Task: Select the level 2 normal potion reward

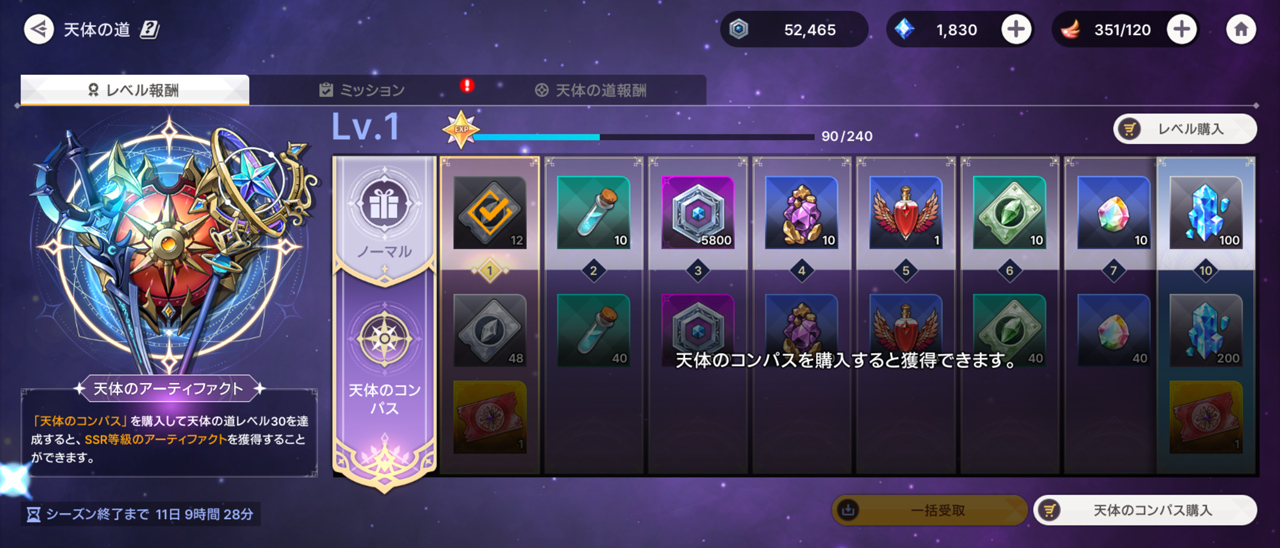Action: click(x=594, y=212)
